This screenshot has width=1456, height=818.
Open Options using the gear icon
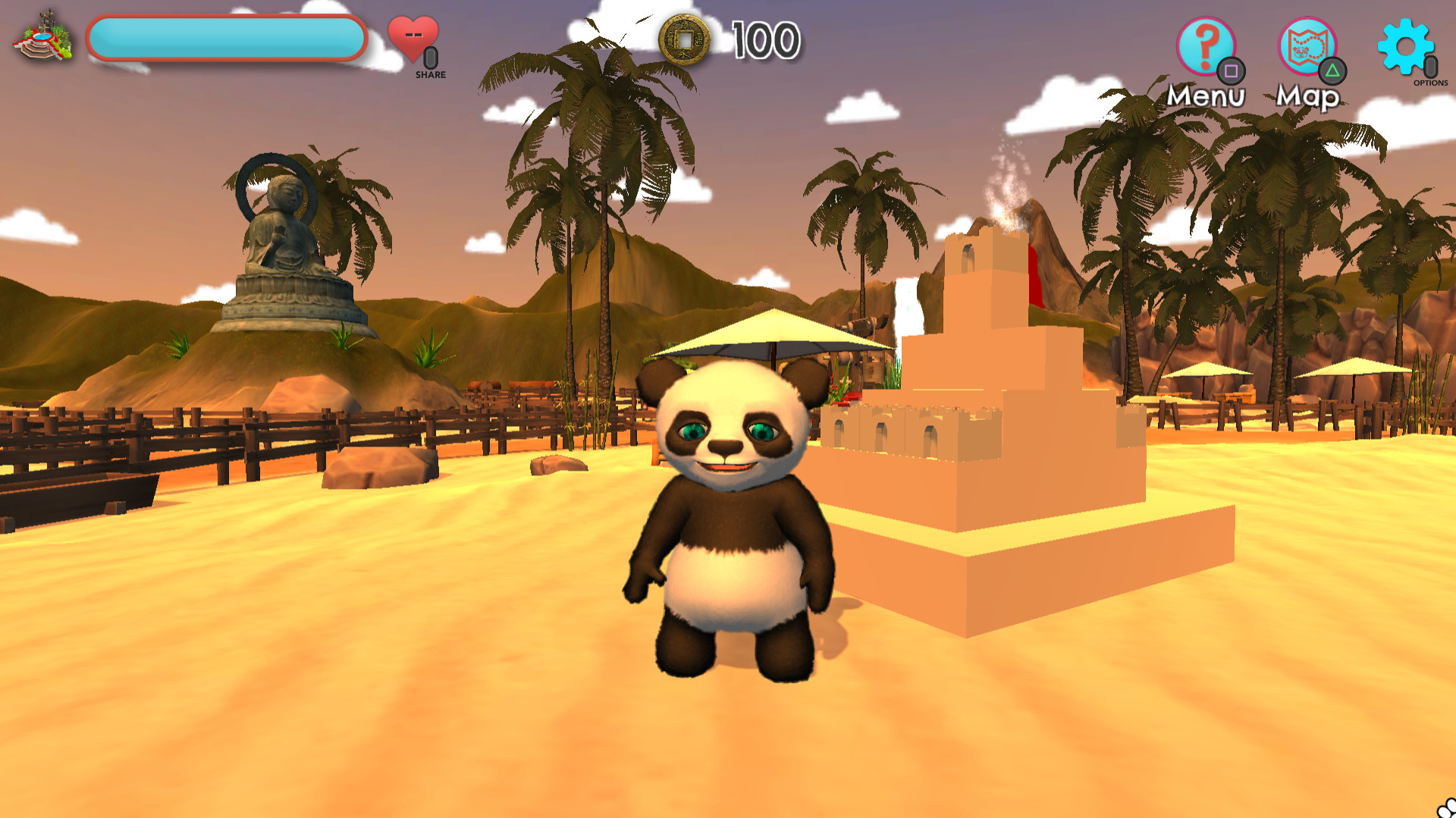click(x=1407, y=47)
